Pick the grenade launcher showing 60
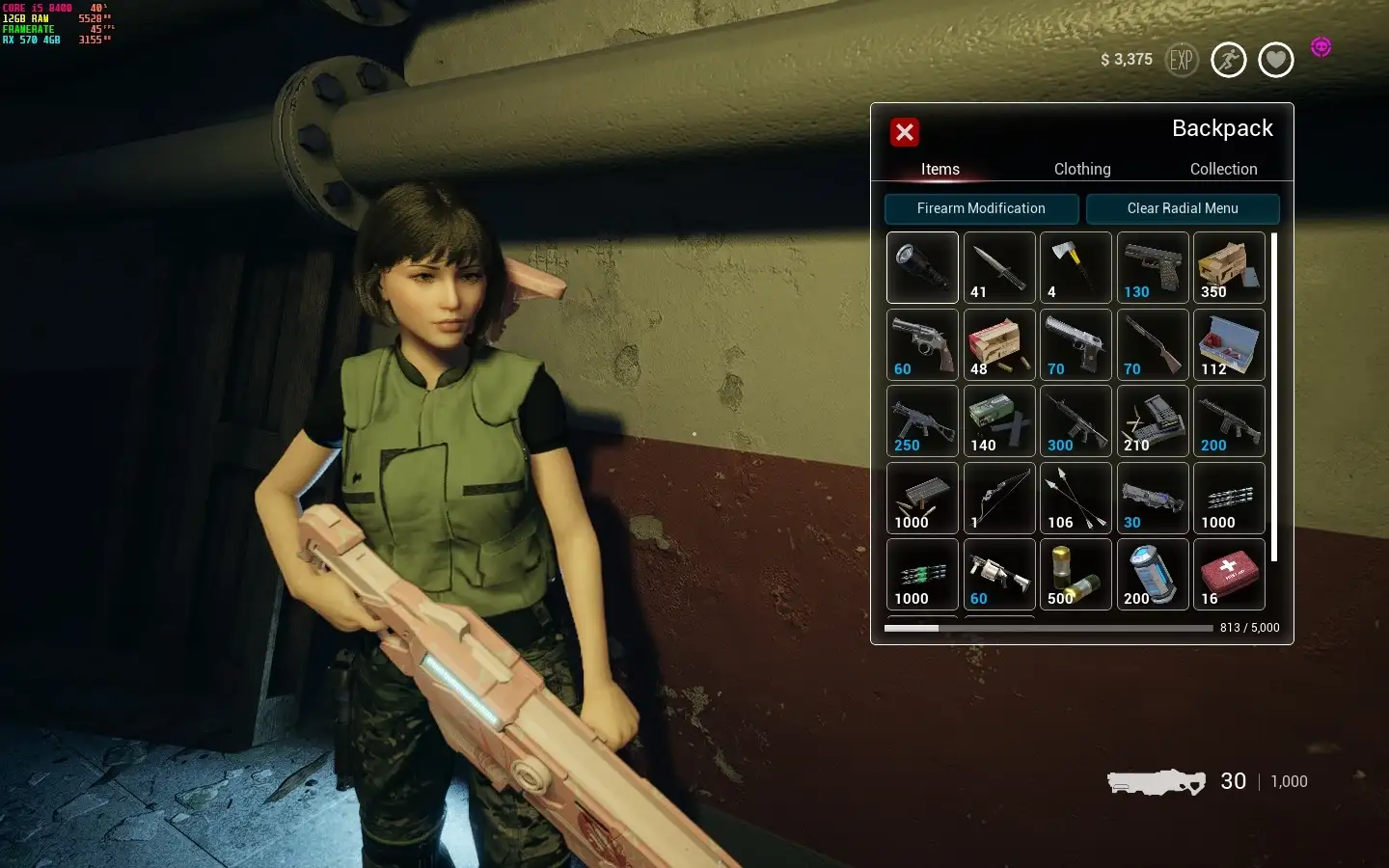 (999, 576)
